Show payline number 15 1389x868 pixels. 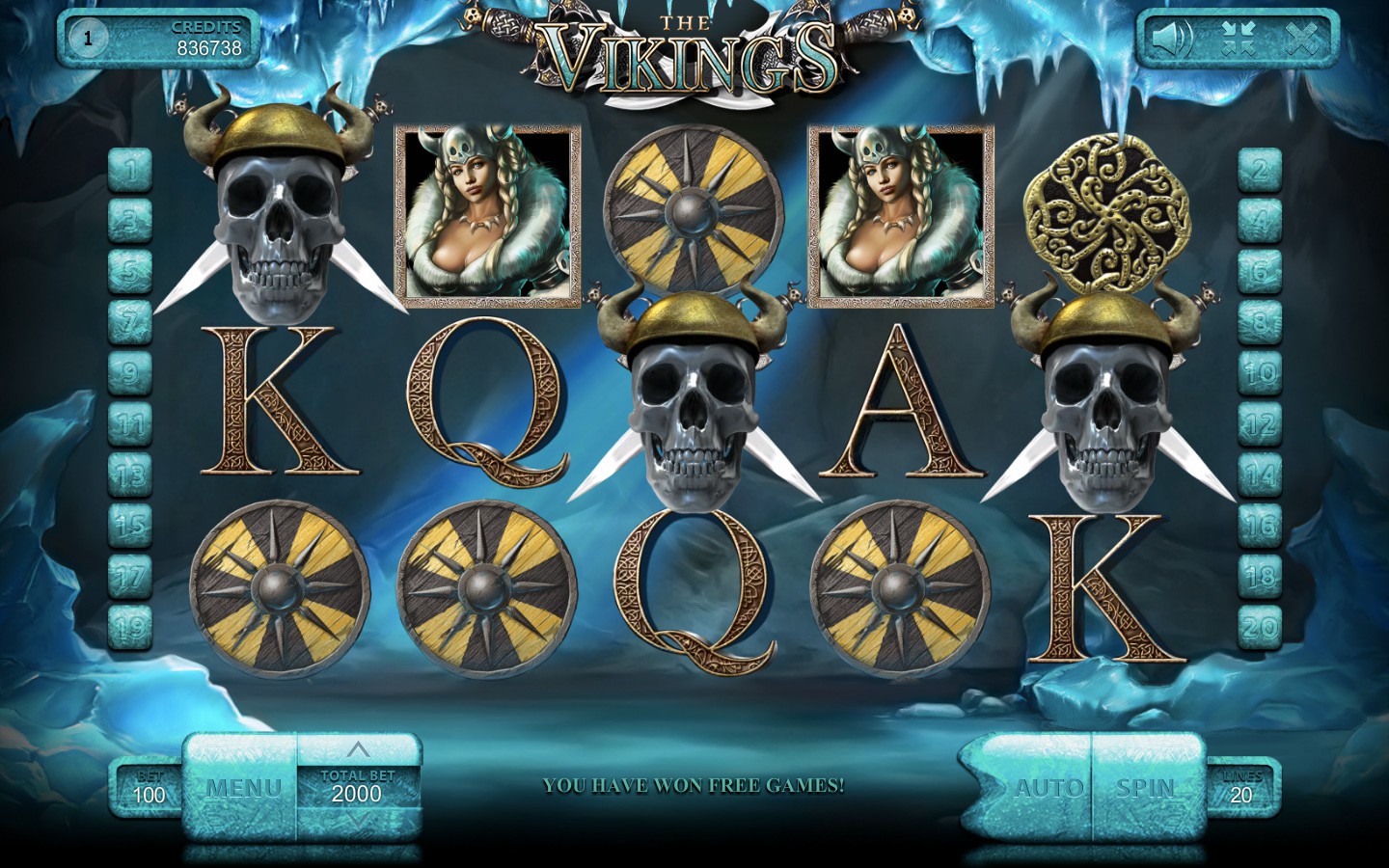pos(130,525)
